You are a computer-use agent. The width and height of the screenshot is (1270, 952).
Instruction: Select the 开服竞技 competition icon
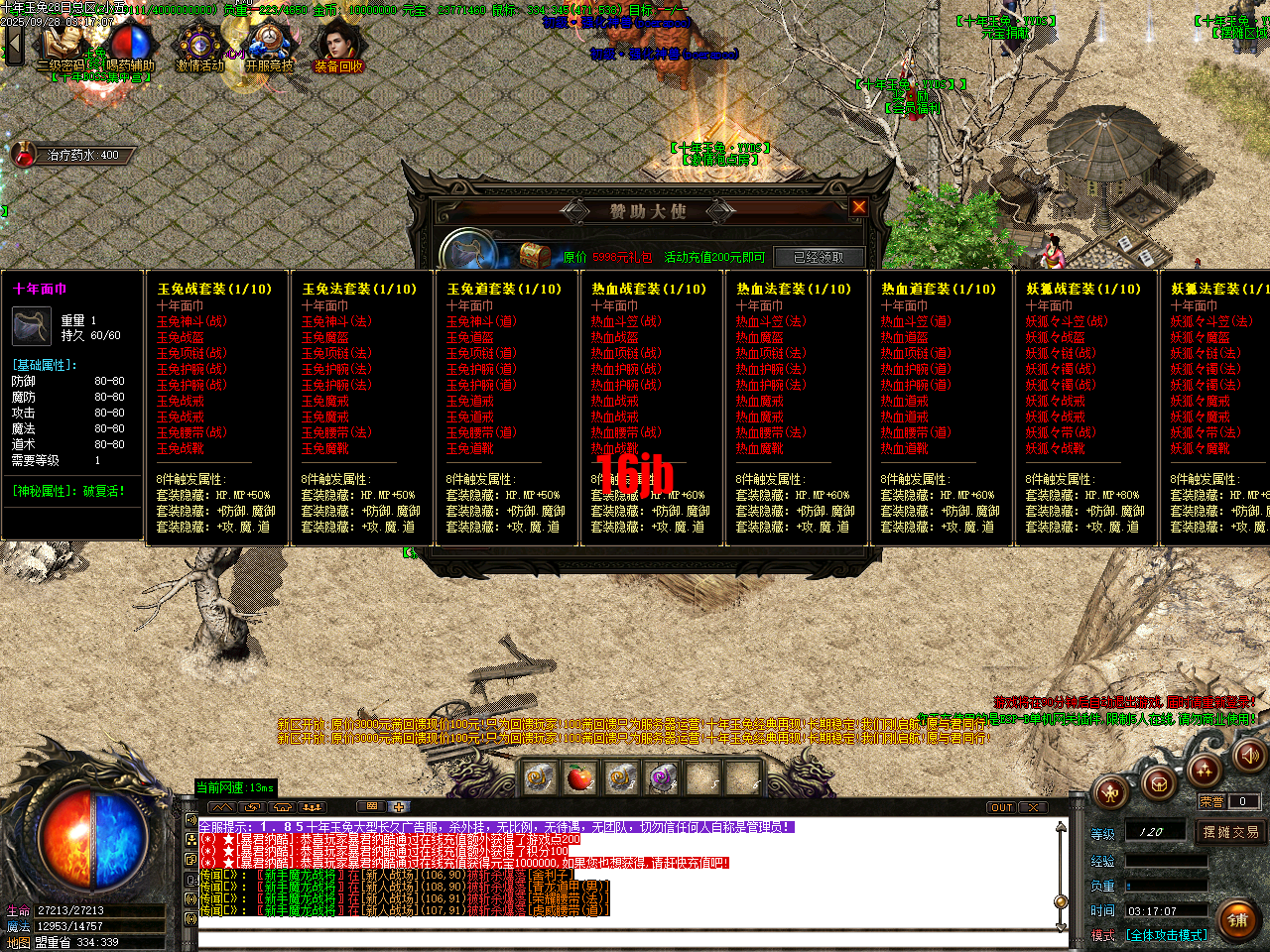click(x=270, y=42)
